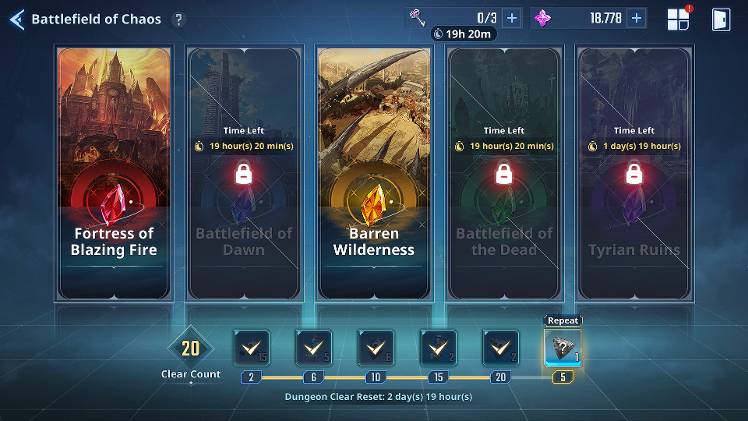The height and width of the screenshot is (421, 748).
Task: Open the Battlefield of Chaos help tooltip
Action: tap(178, 19)
